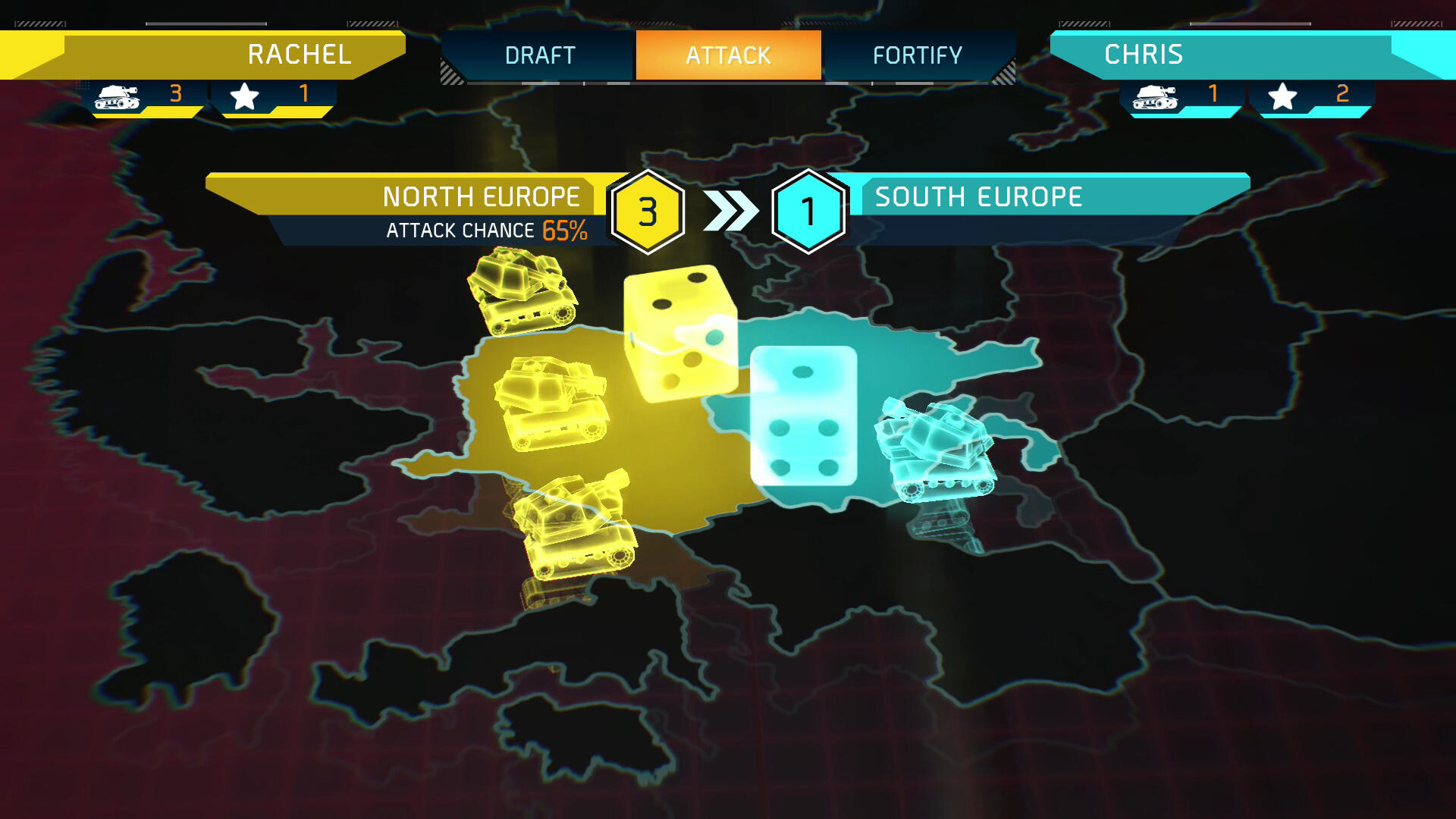Click the double chevron arrows between dice counts
Viewport: 1456px width, 819px height.
coord(730,211)
